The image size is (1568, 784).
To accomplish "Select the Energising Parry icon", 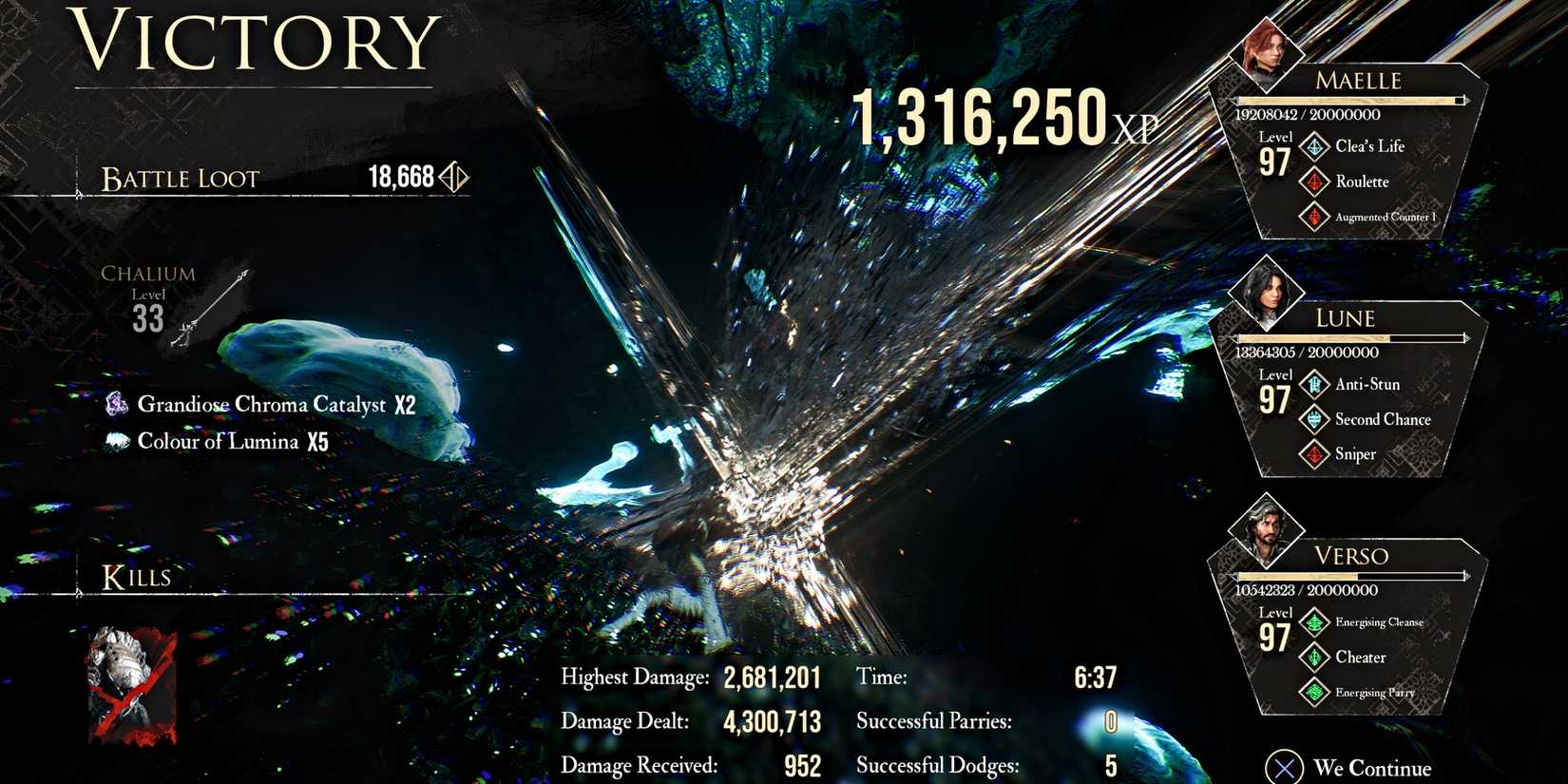I will (1314, 693).
